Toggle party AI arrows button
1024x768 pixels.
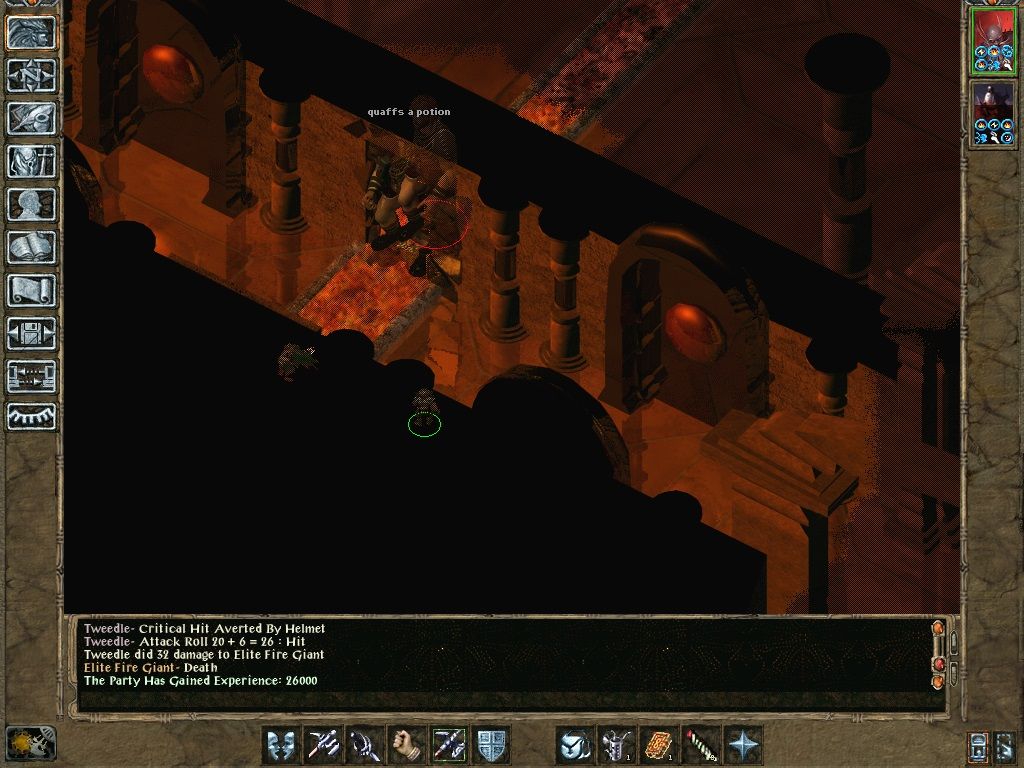(31, 376)
